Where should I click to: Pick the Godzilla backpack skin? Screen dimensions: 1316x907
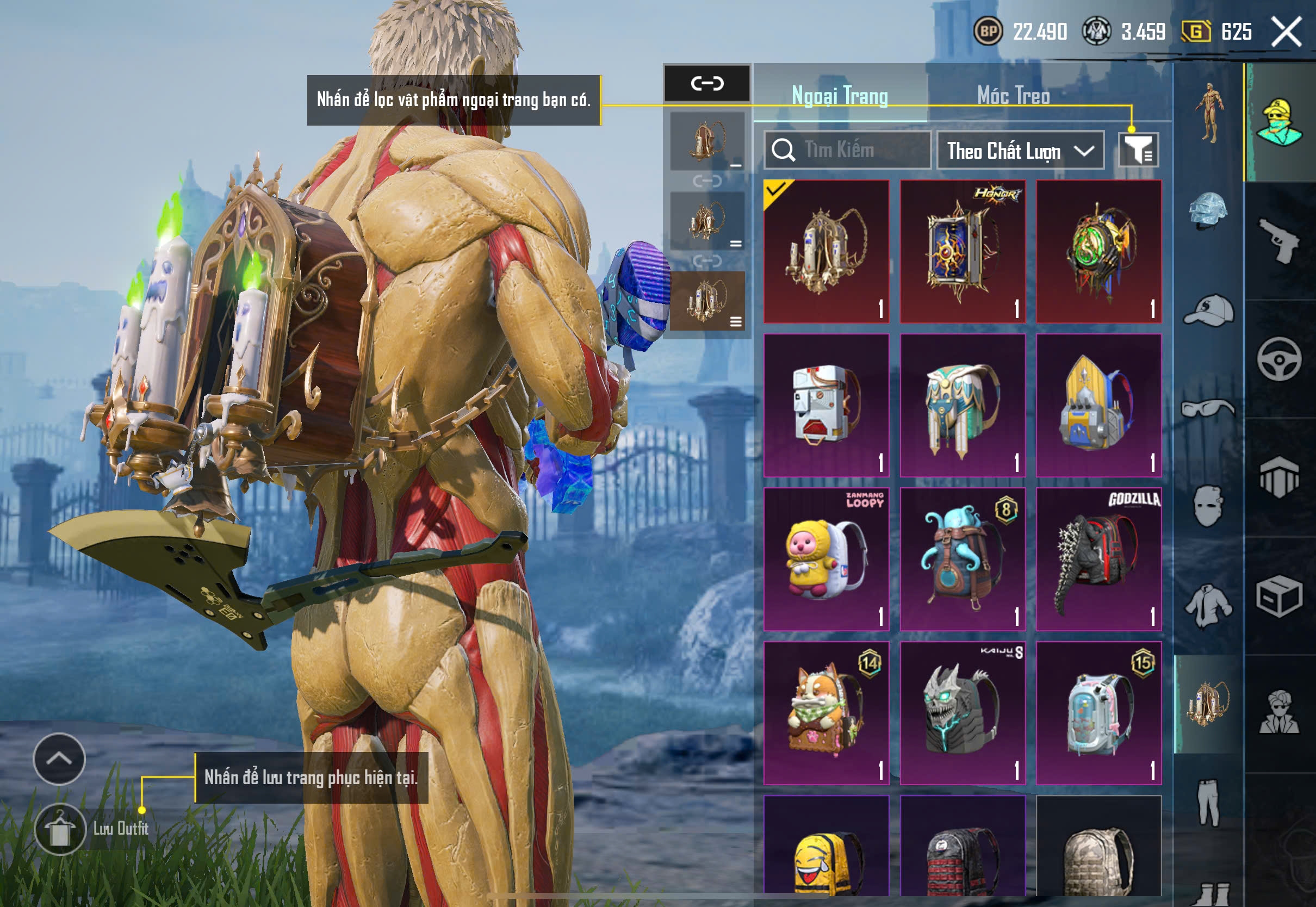click(1098, 559)
